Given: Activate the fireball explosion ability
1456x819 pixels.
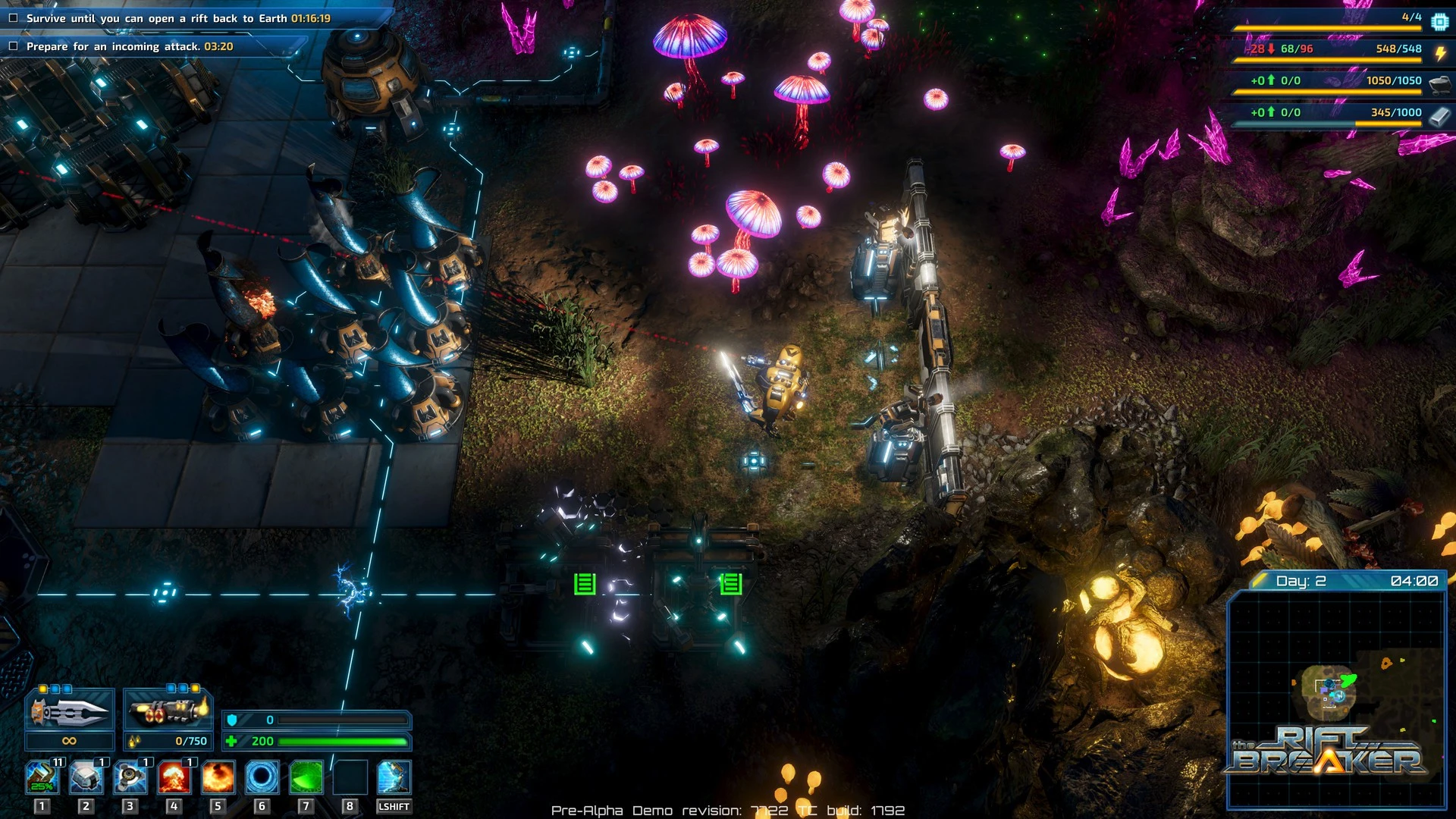Looking at the screenshot, I should click(218, 777).
